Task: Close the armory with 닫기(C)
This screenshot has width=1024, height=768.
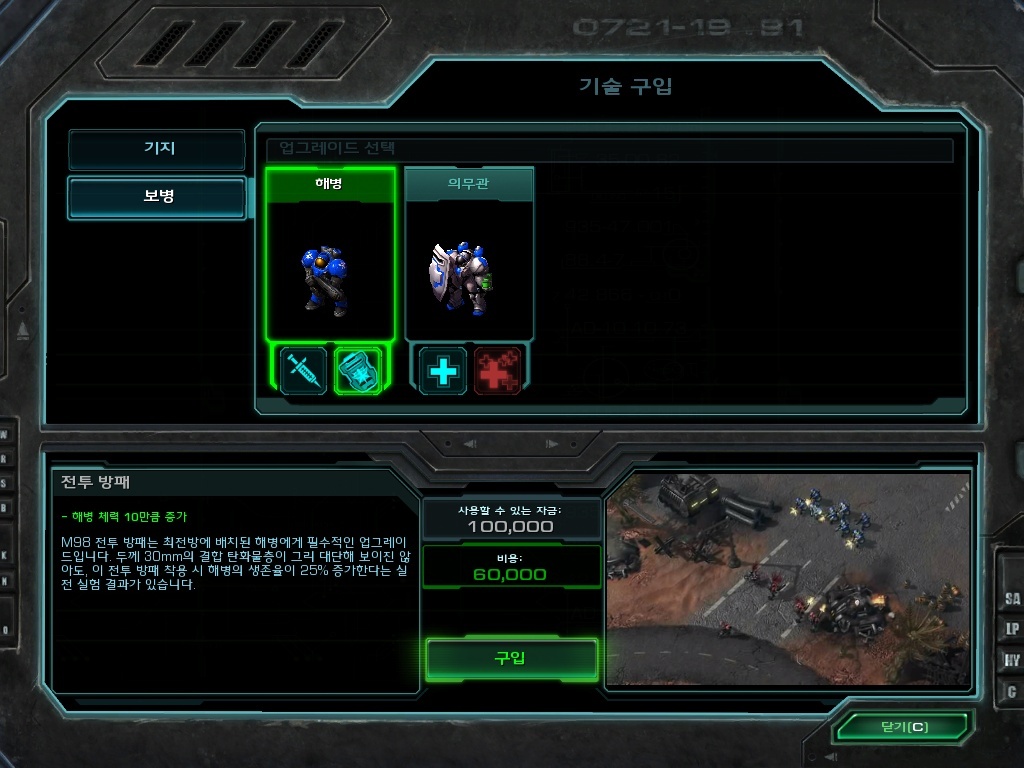Action: [903, 727]
